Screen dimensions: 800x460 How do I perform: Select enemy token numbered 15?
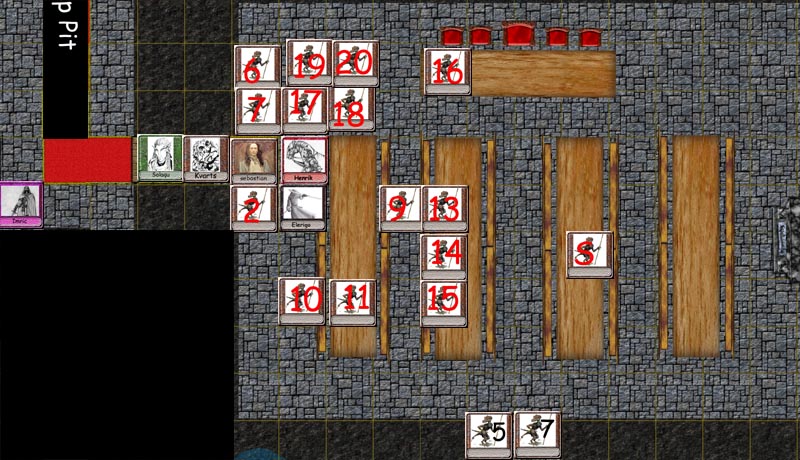[444, 300]
